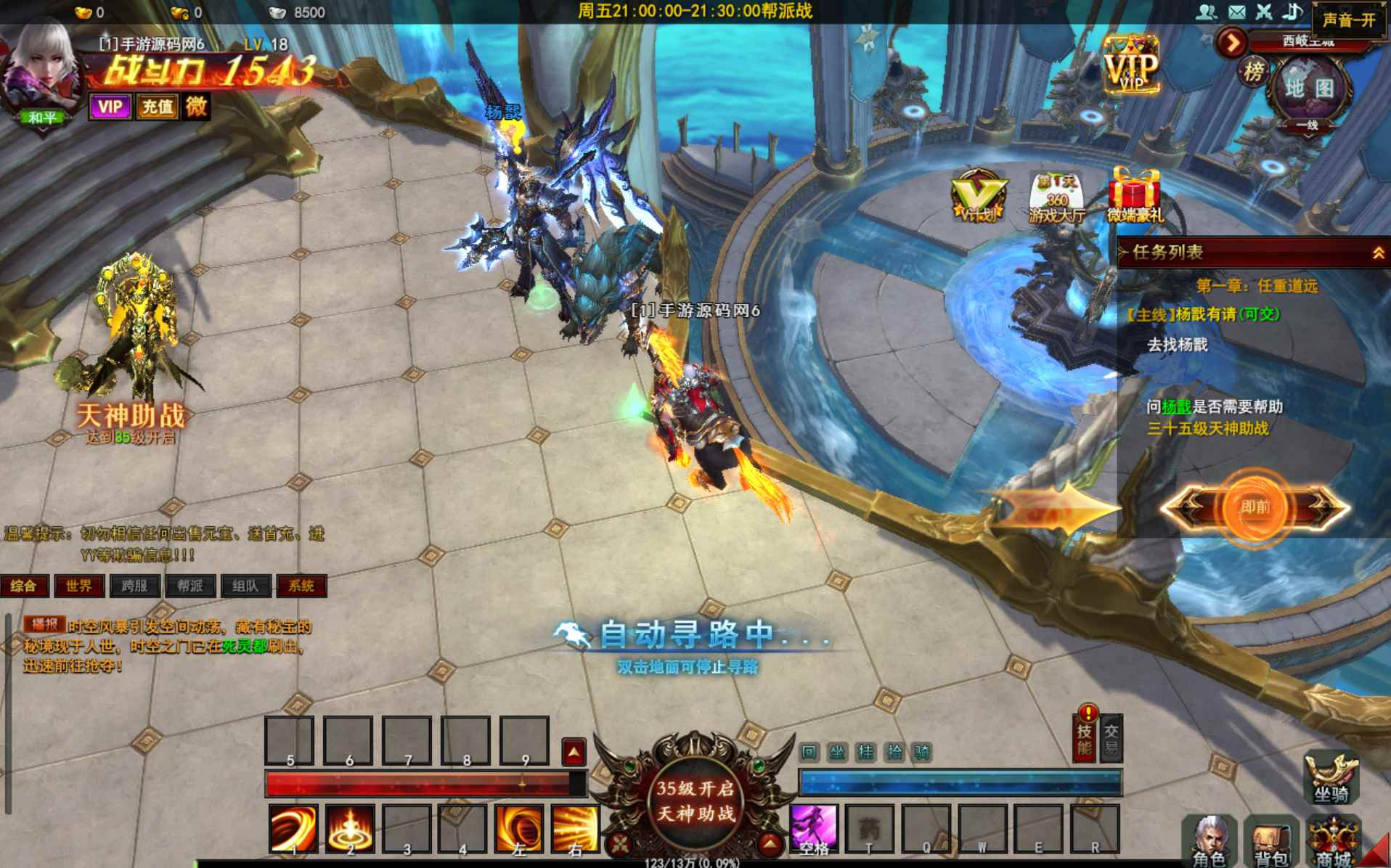The image size is (1391, 868).
Task: Switch to the 系统 system chat tab
Action: [301, 586]
